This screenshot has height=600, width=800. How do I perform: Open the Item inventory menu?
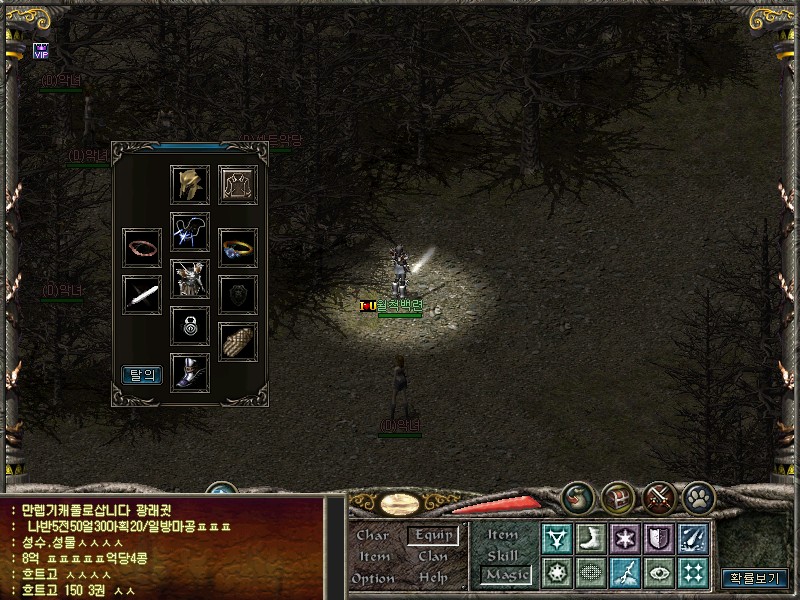tap(374, 556)
